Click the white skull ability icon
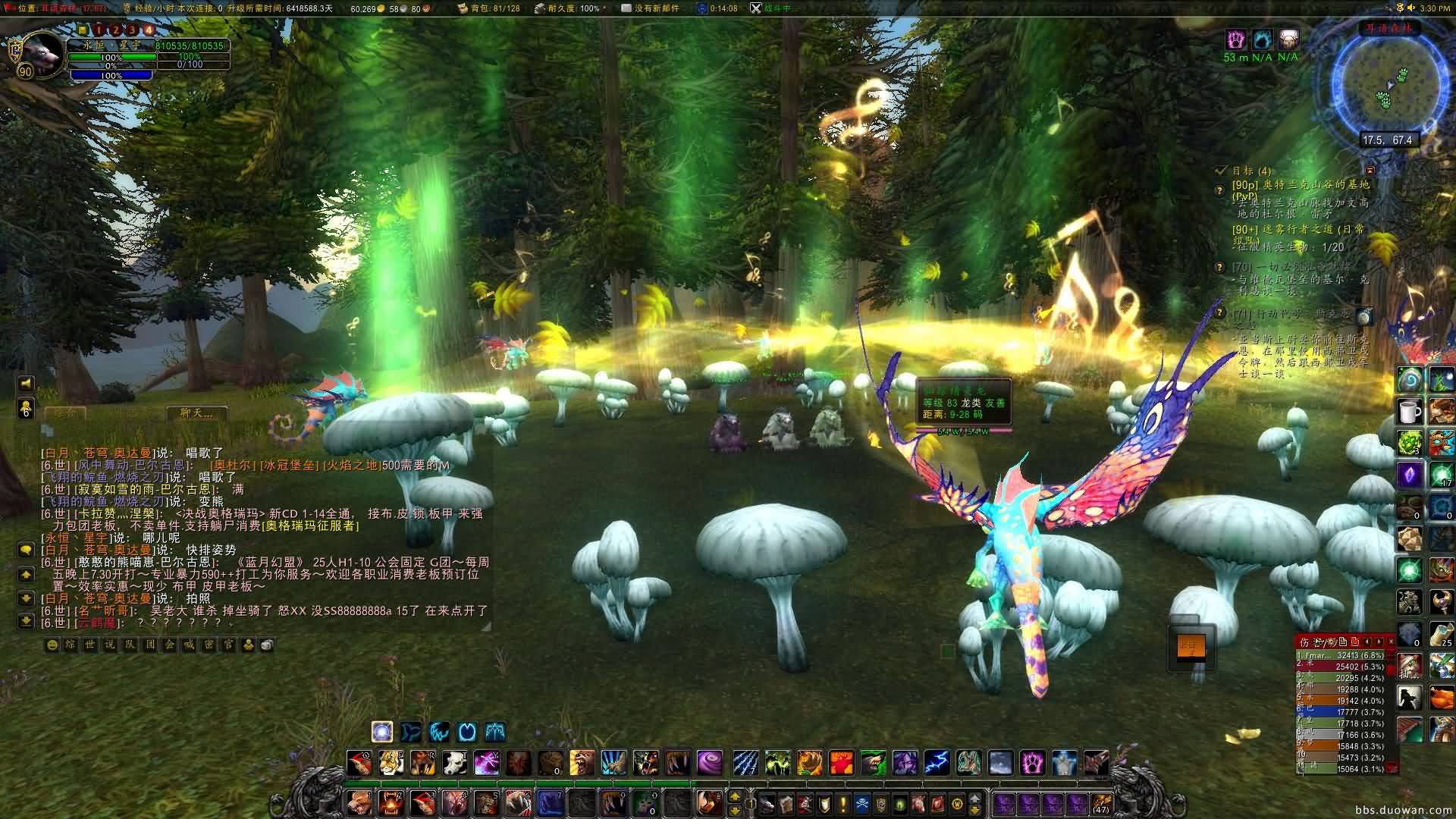 [x=455, y=761]
